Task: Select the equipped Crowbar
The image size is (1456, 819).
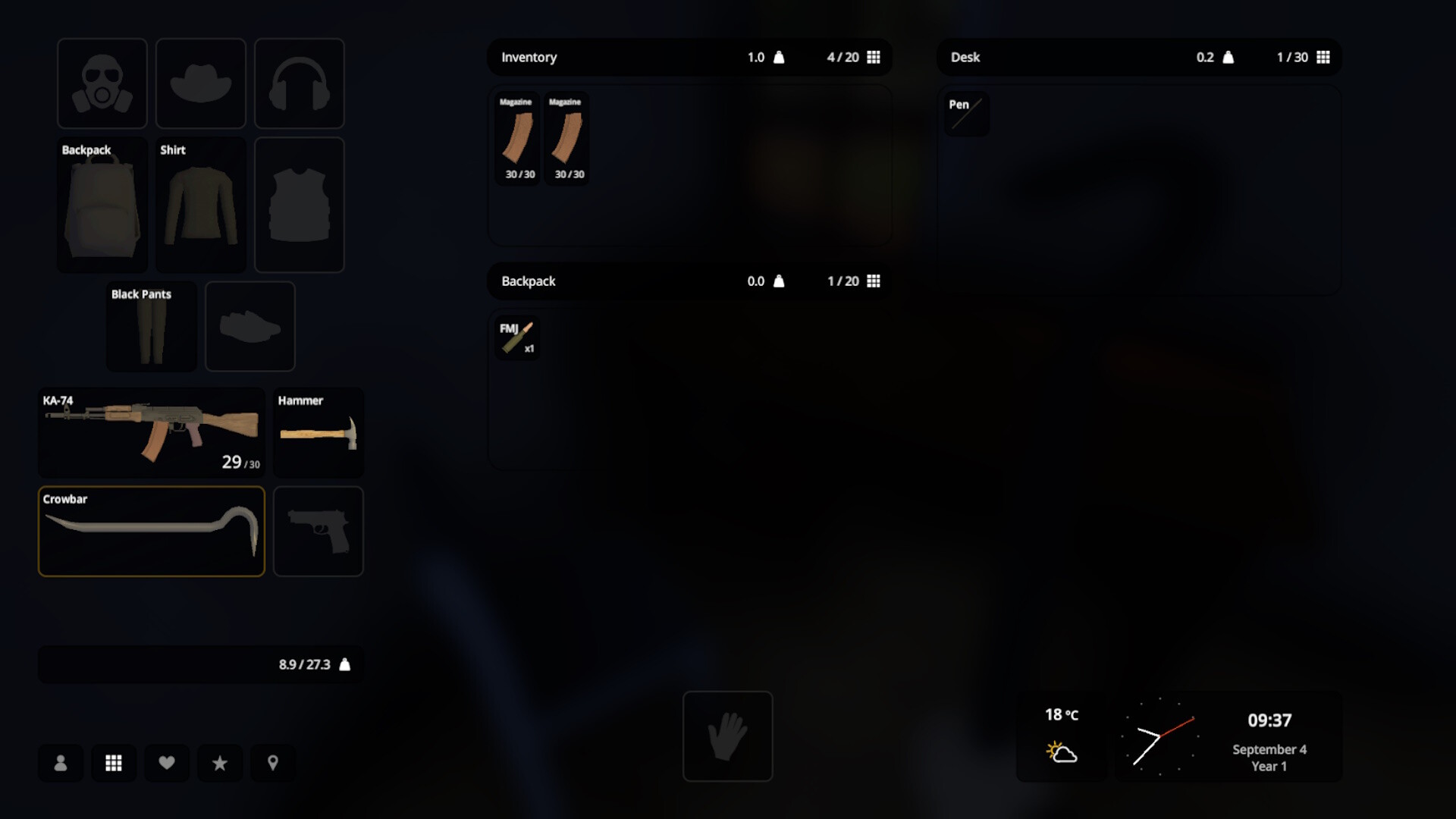Action: click(x=151, y=531)
